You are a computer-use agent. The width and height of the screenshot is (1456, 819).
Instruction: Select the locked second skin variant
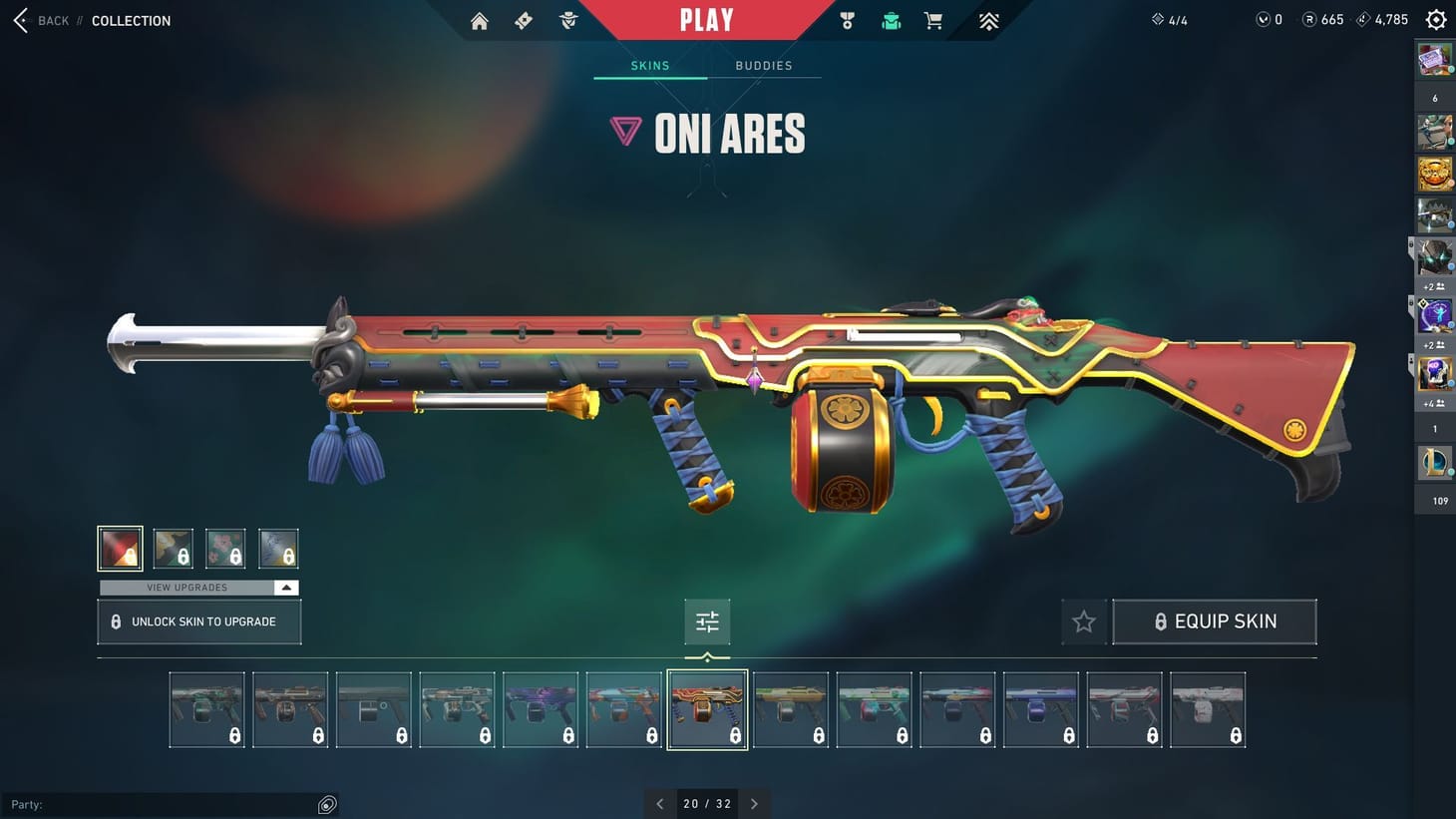[x=173, y=548]
